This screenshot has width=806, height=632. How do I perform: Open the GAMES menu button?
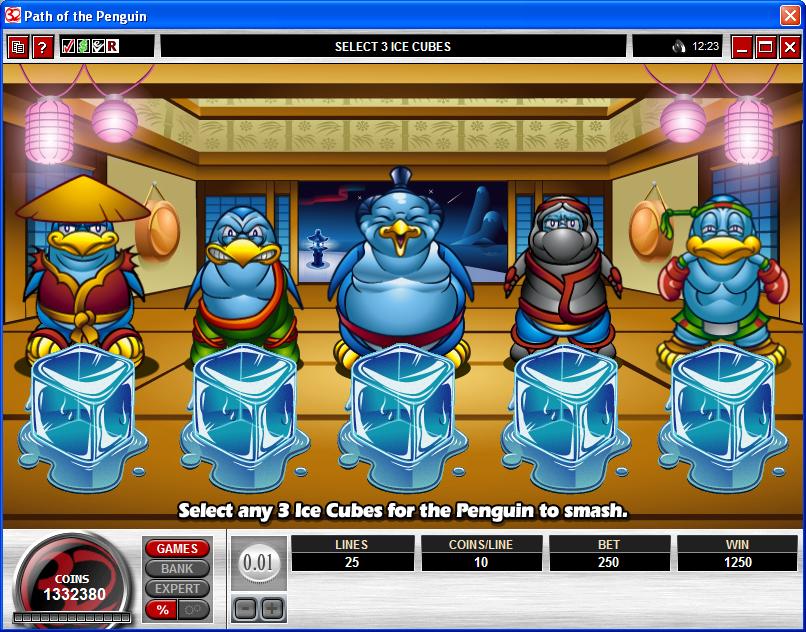point(177,549)
